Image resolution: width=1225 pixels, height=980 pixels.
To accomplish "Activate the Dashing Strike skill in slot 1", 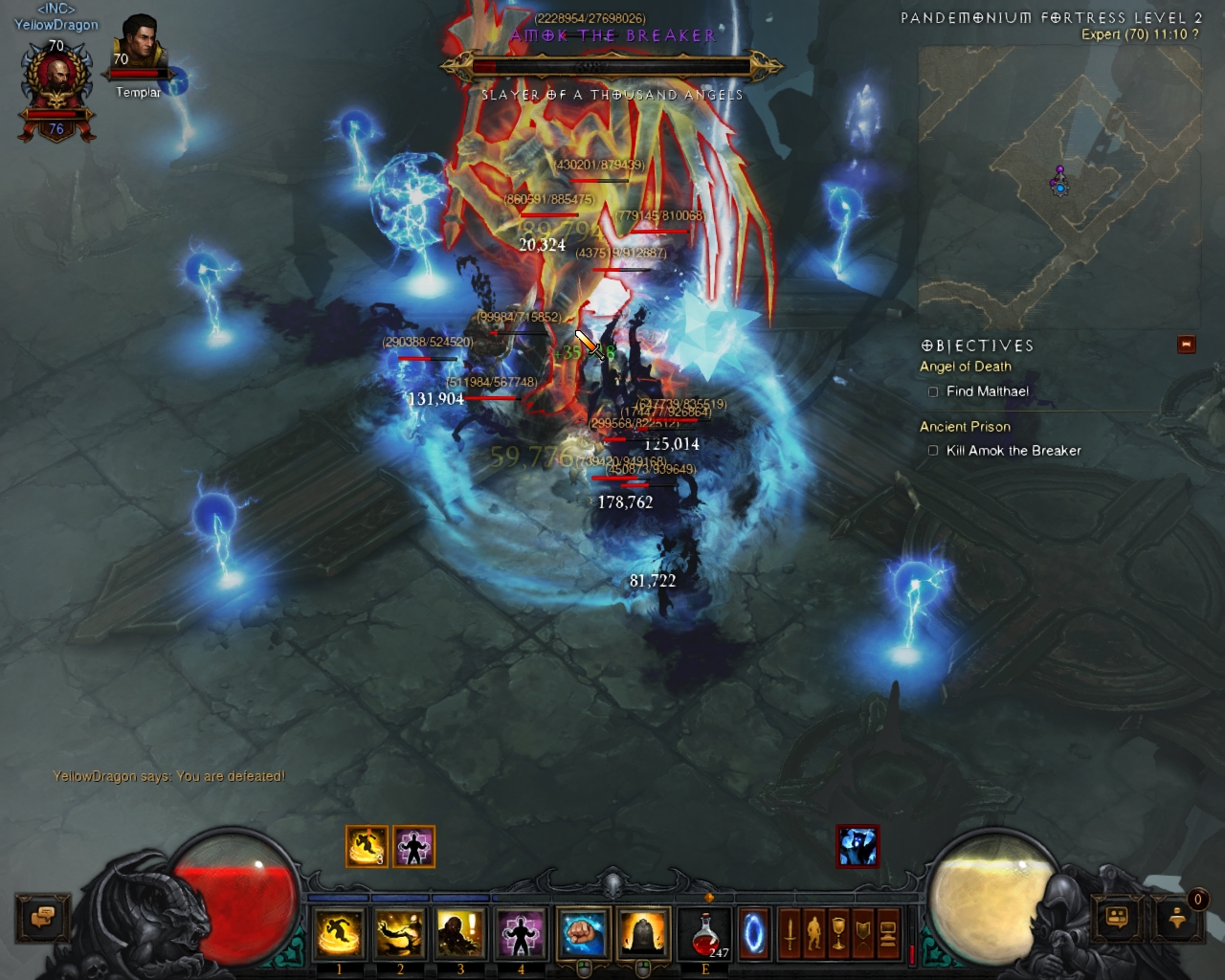I will point(339,933).
